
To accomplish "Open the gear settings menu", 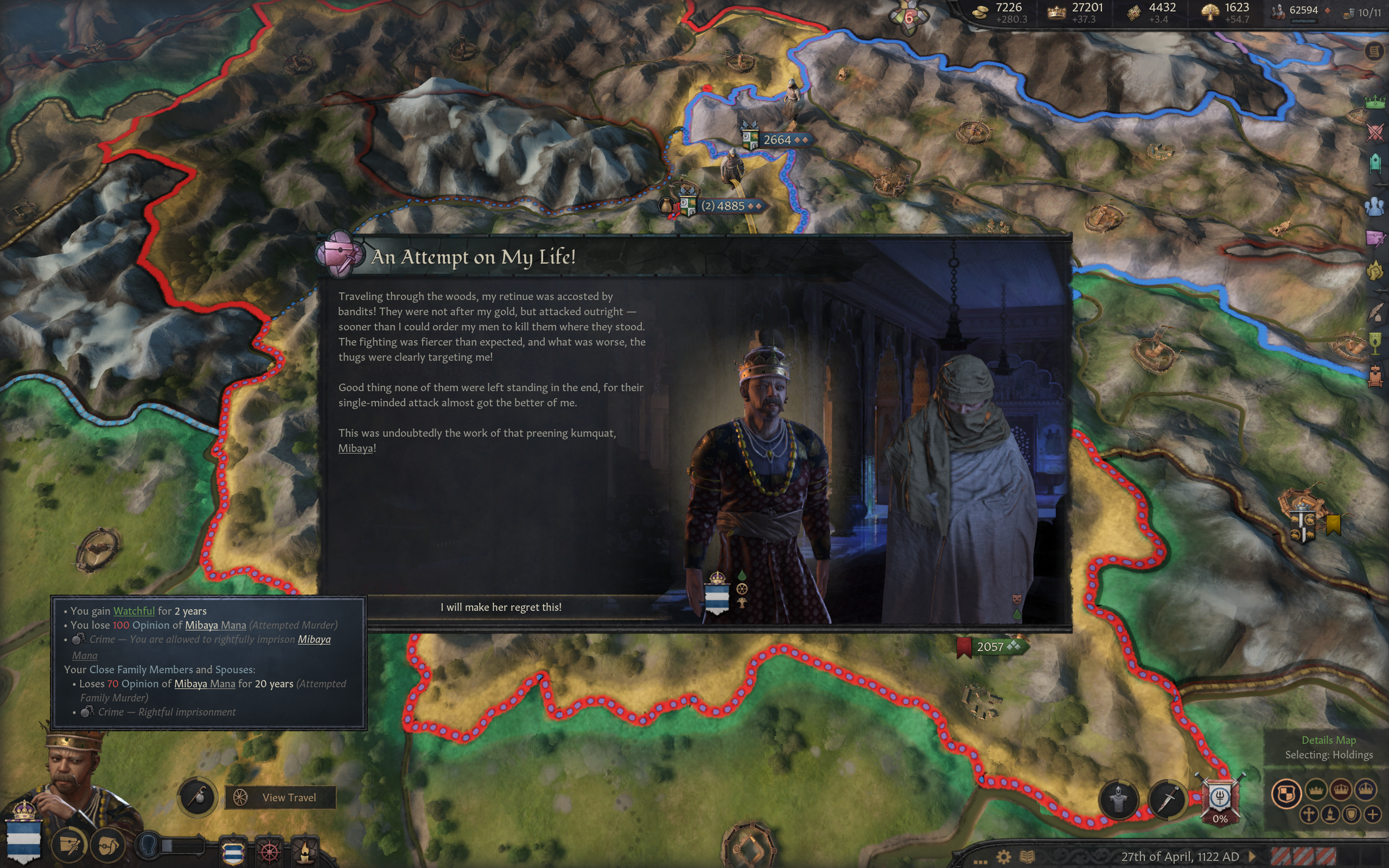I will (1003, 857).
